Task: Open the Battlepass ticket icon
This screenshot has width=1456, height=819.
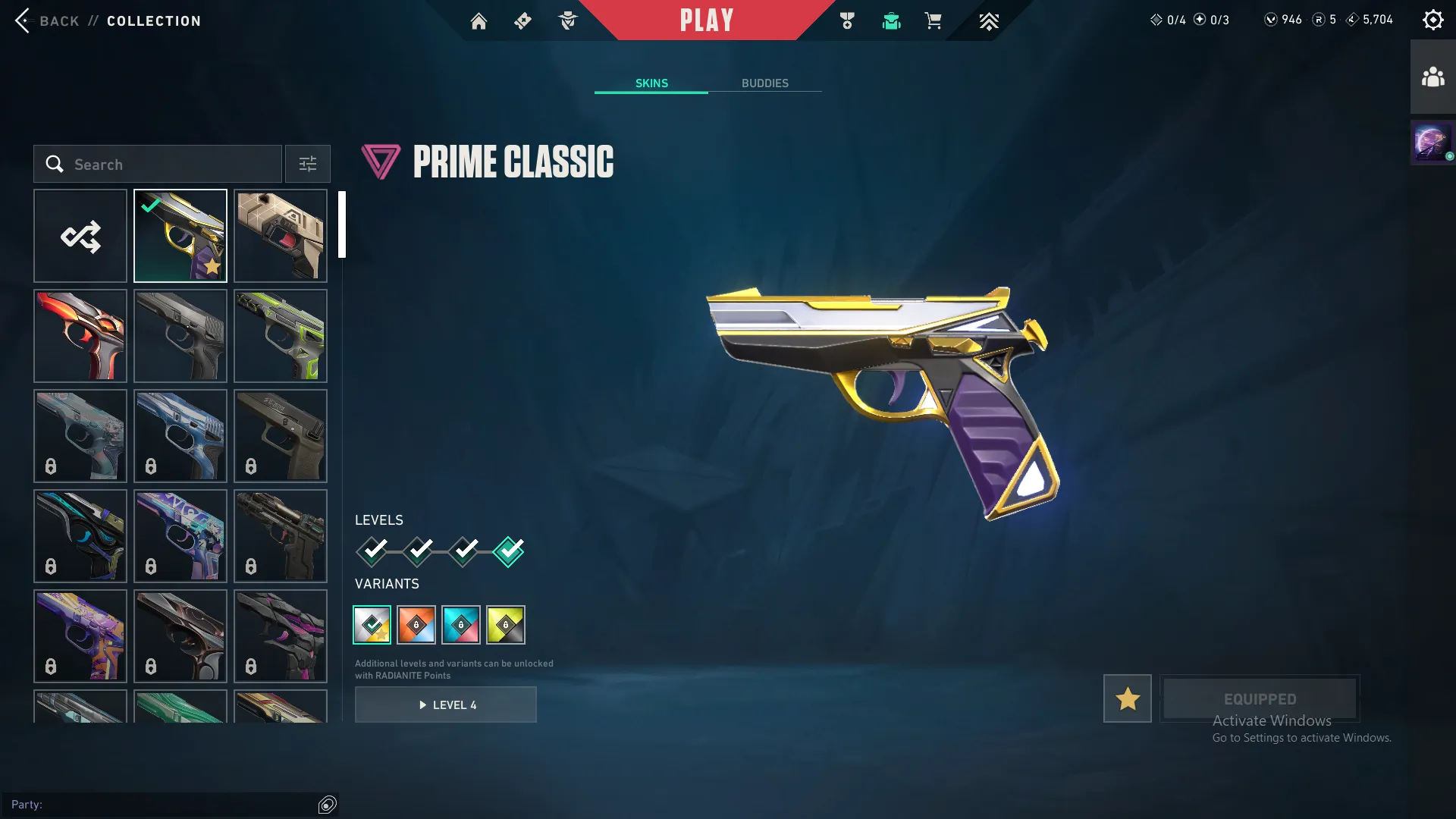Action: pyautogui.click(x=522, y=20)
